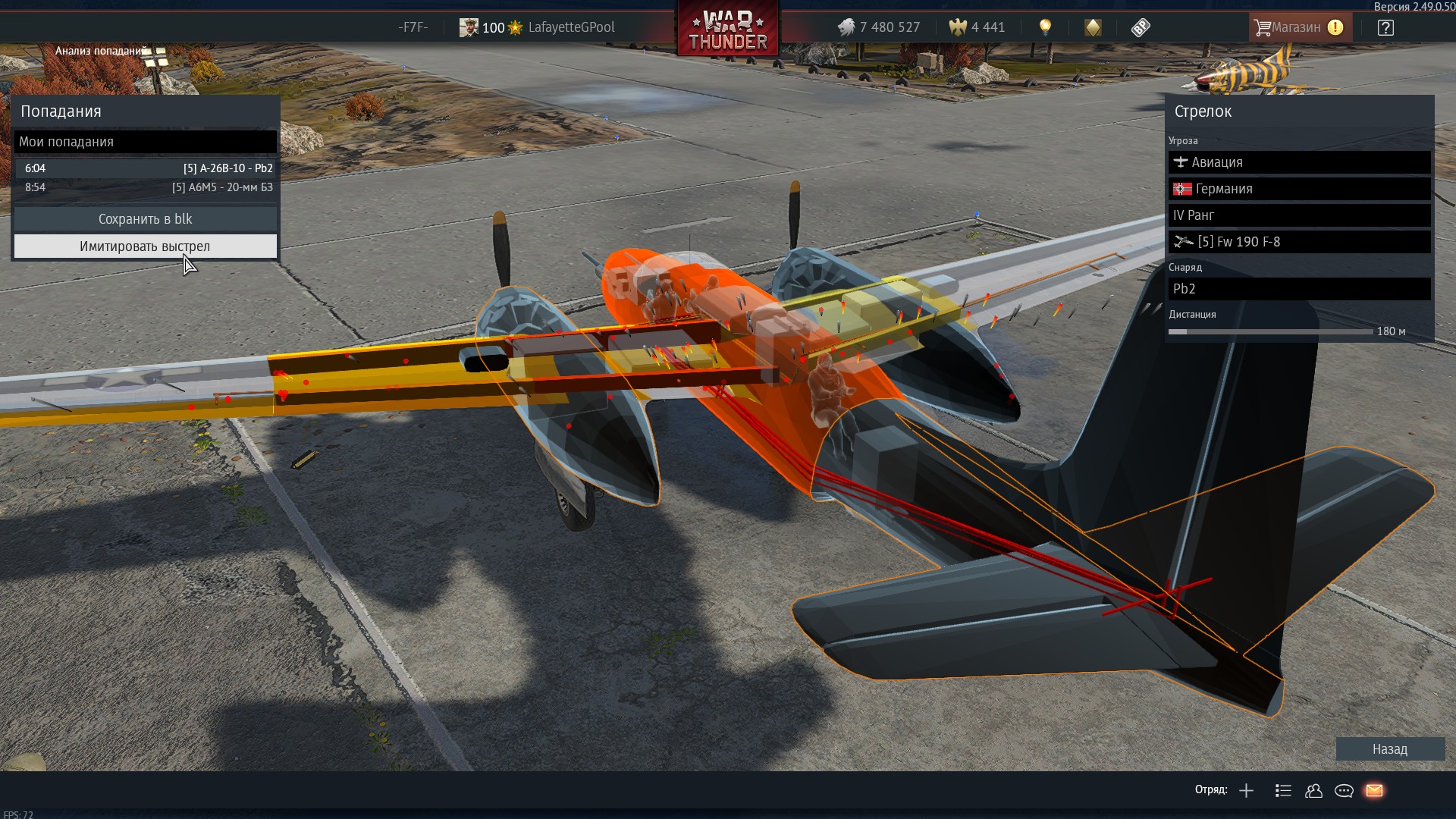Go back with the Назад button
The height and width of the screenshot is (819, 1456).
[1389, 749]
